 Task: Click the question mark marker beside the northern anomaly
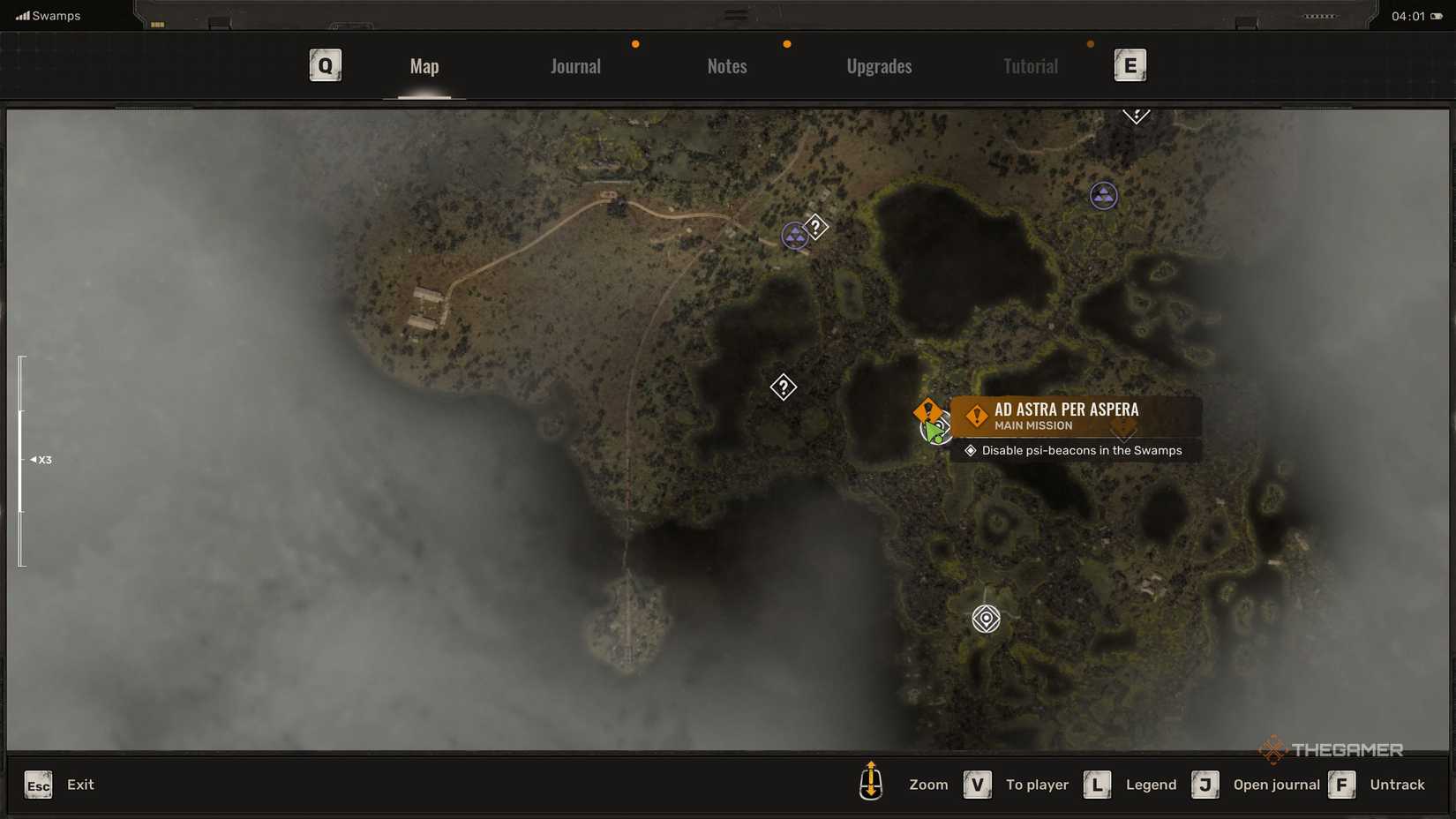tap(817, 227)
